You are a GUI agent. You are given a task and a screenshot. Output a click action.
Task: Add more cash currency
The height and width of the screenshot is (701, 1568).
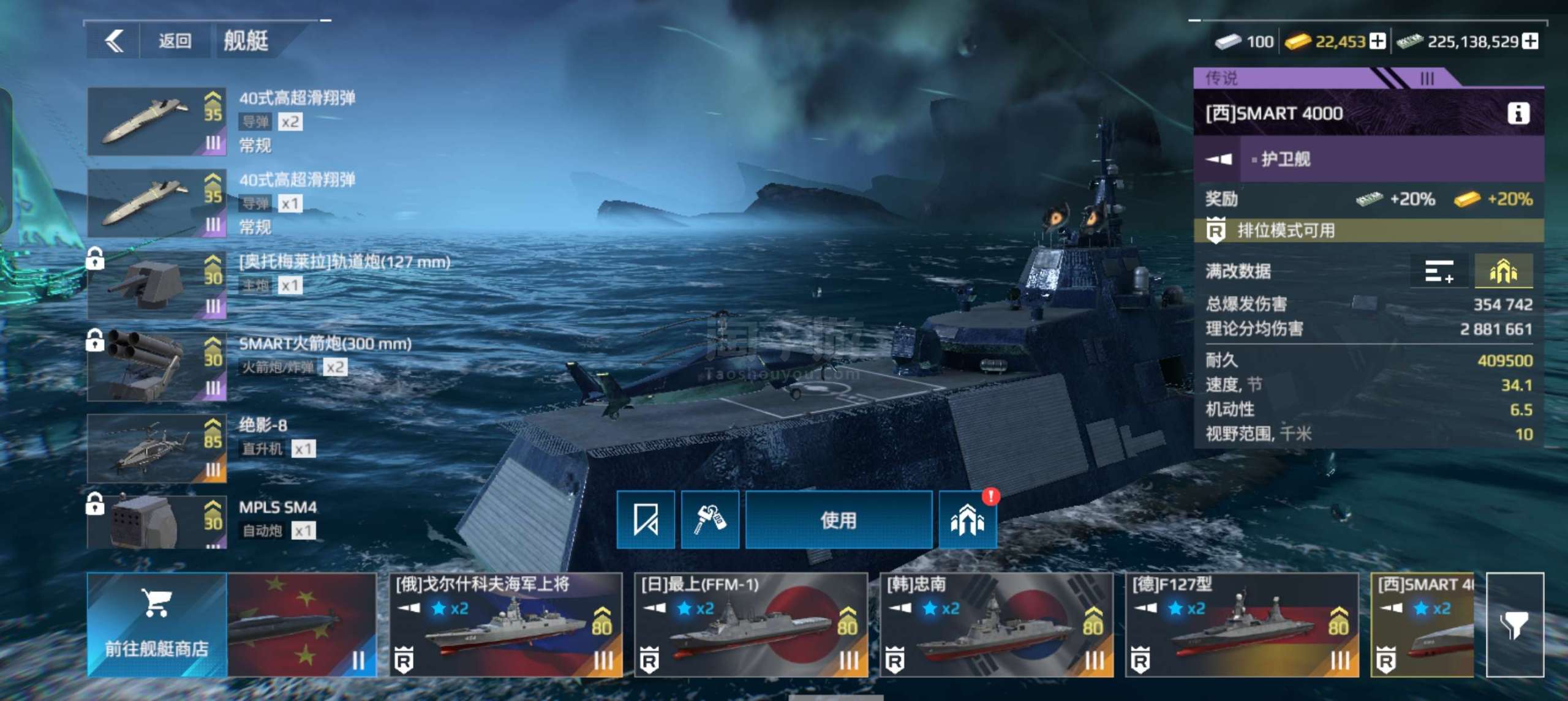tap(1530, 42)
